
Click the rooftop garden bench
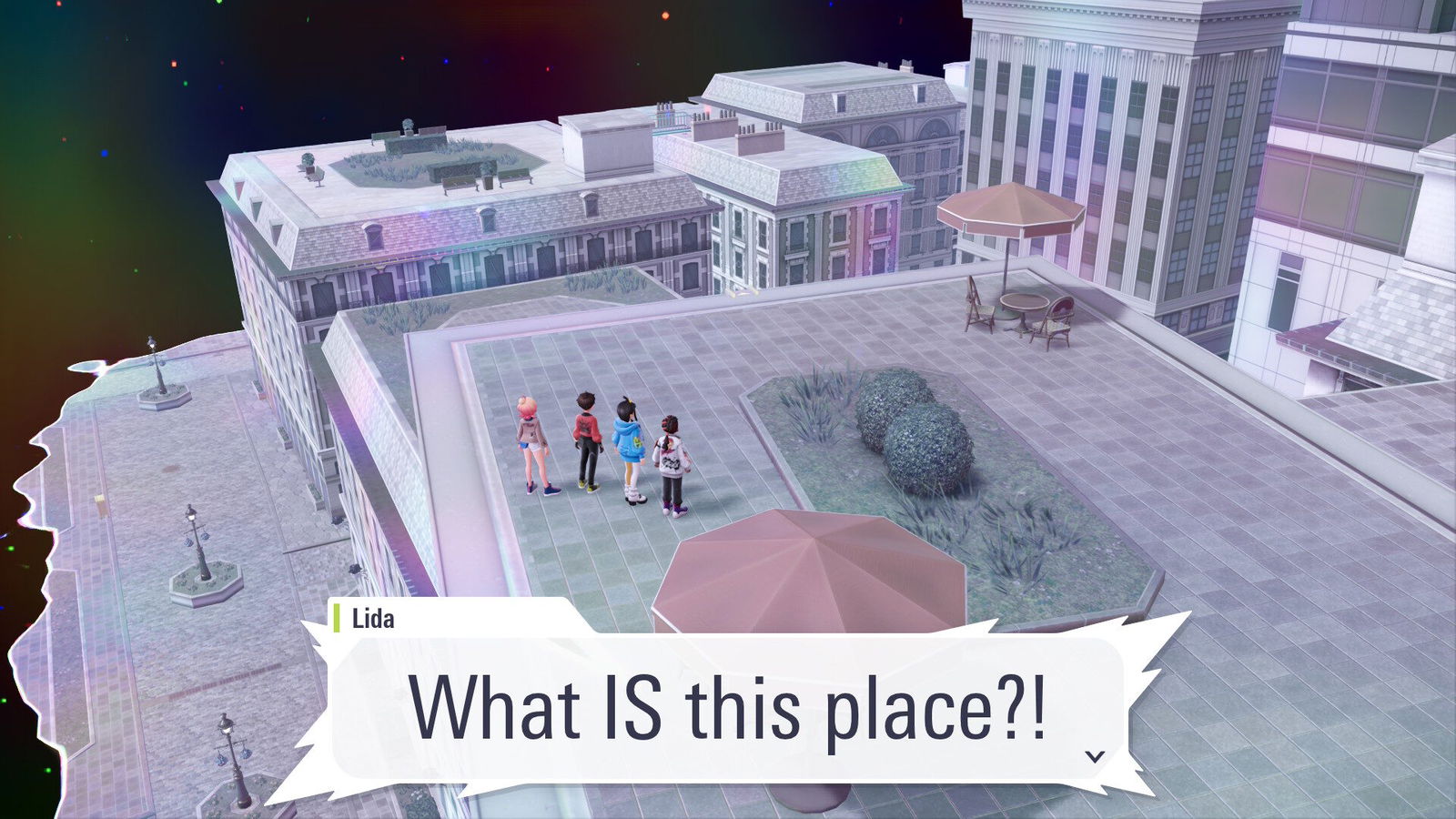pos(460,182)
